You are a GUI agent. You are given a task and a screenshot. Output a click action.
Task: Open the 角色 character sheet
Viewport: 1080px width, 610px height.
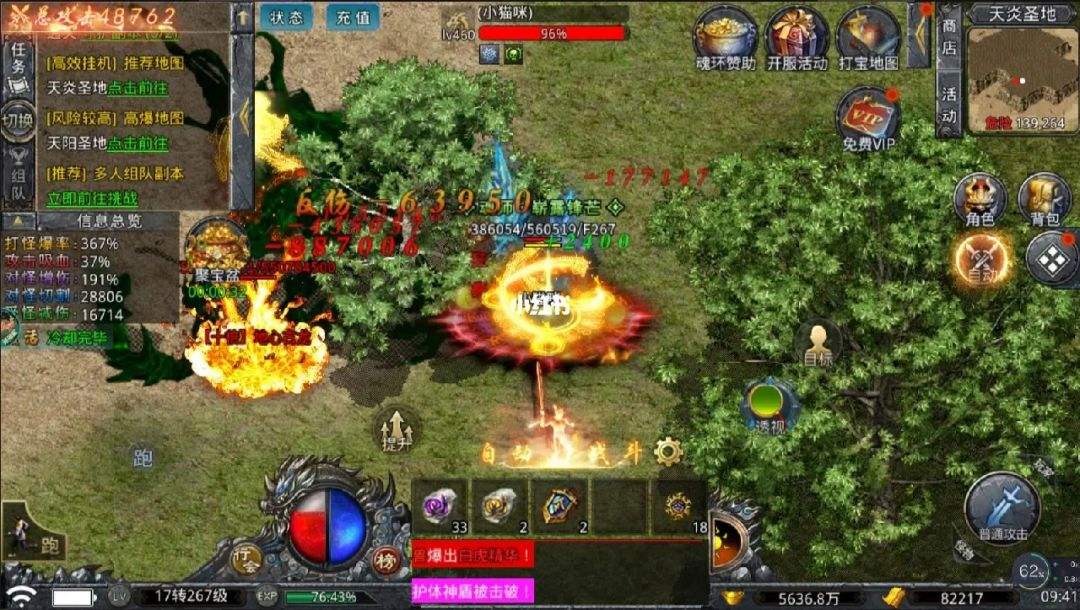click(x=979, y=198)
